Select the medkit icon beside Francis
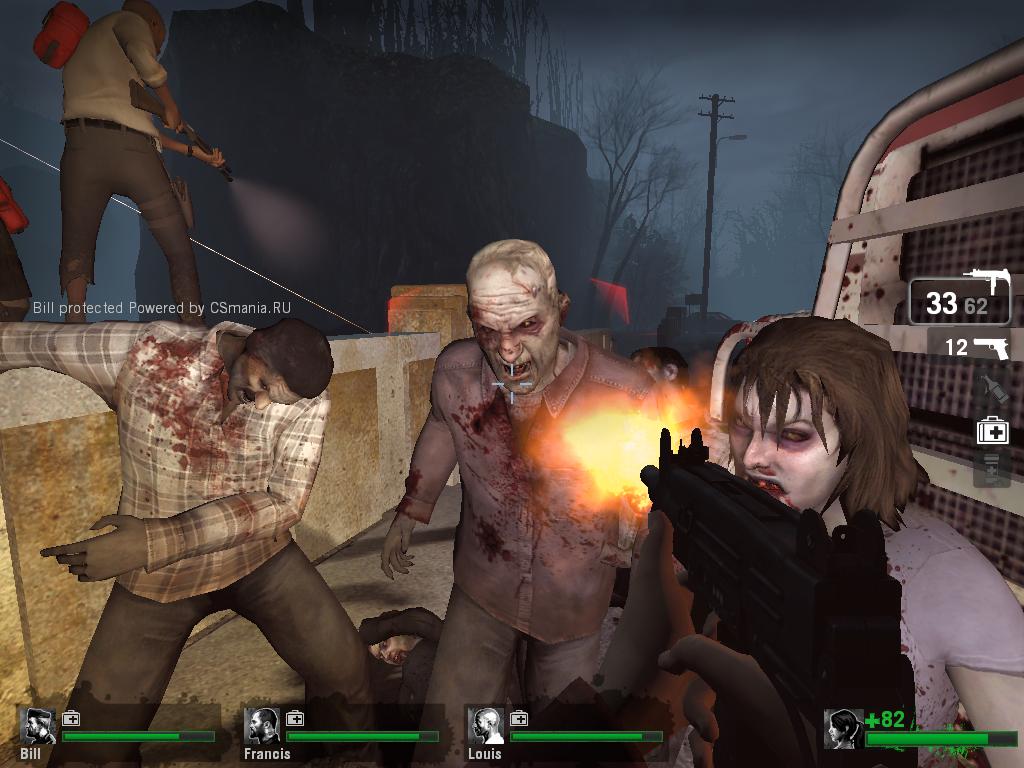The width and height of the screenshot is (1024, 768). pyautogui.click(x=295, y=718)
